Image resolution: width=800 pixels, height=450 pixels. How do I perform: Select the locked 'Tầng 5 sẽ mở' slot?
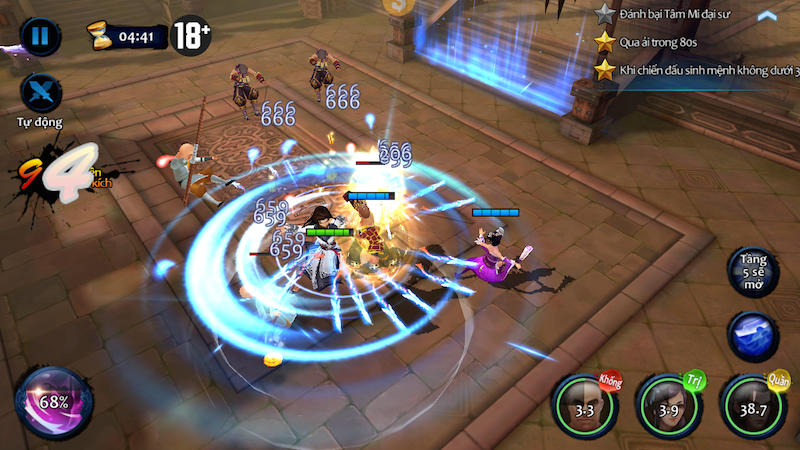(754, 272)
